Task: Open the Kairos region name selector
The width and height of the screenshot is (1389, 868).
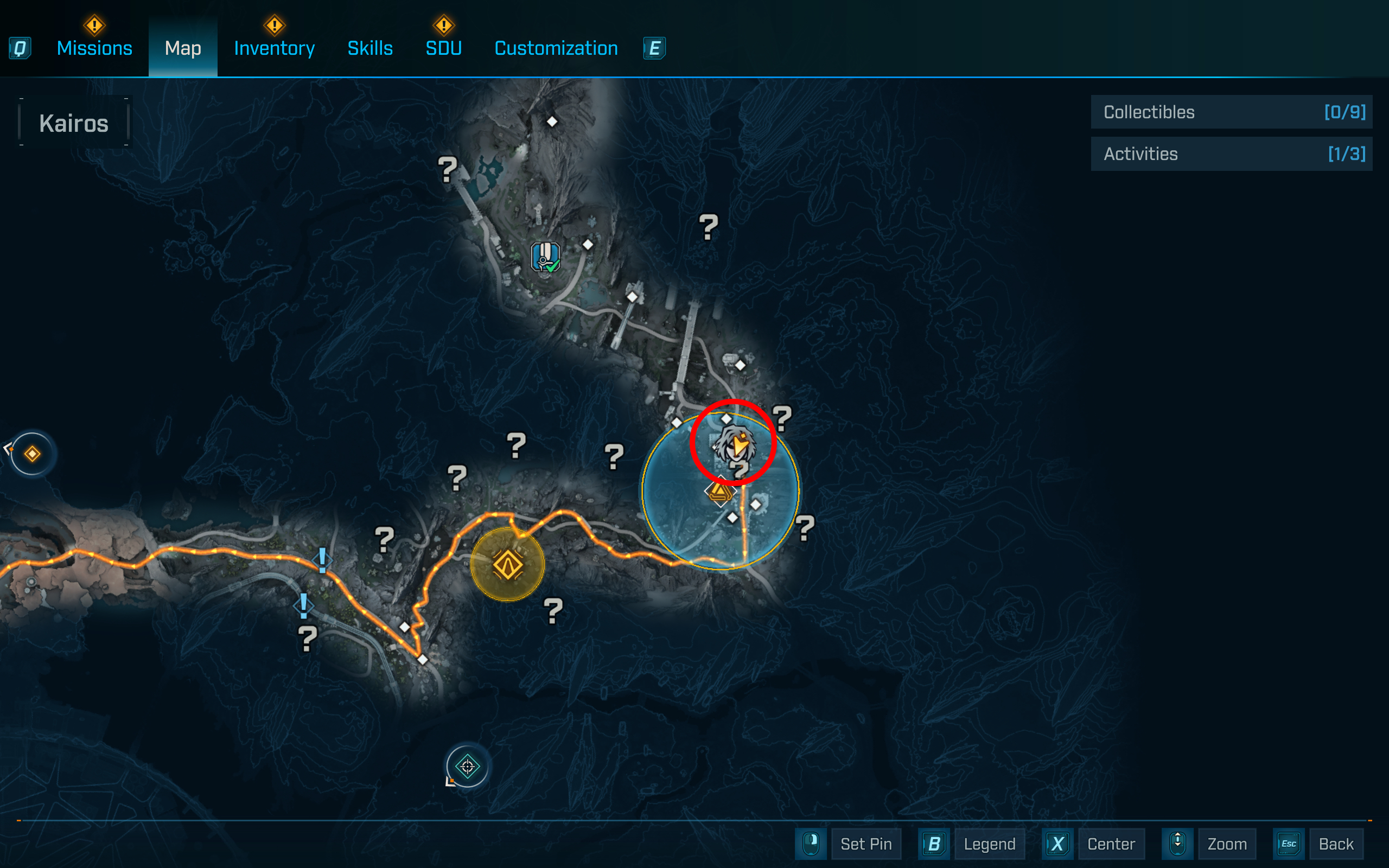Action: coord(73,122)
